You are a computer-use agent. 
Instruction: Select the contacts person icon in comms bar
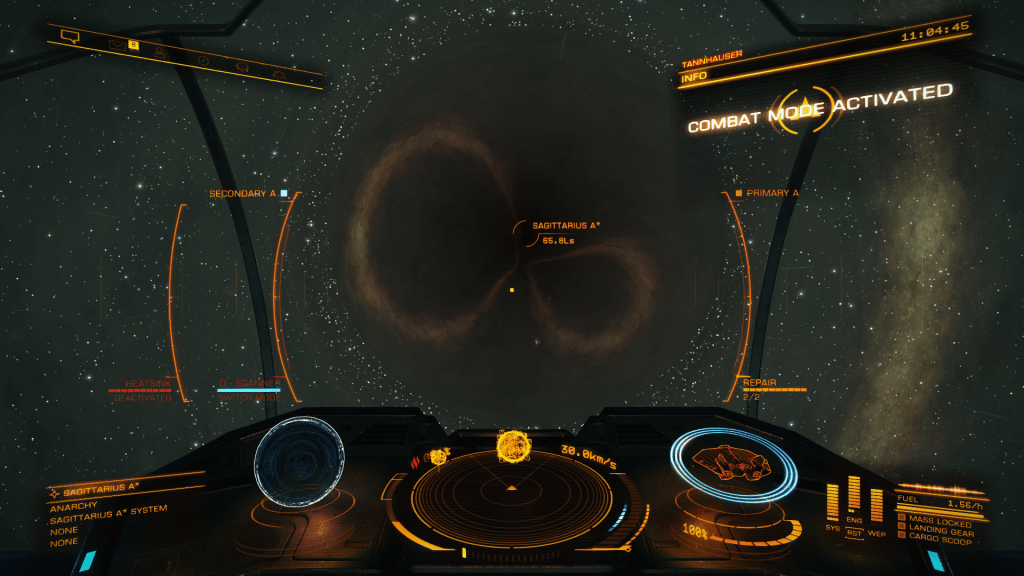pyautogui.click(x=159, y=52)
